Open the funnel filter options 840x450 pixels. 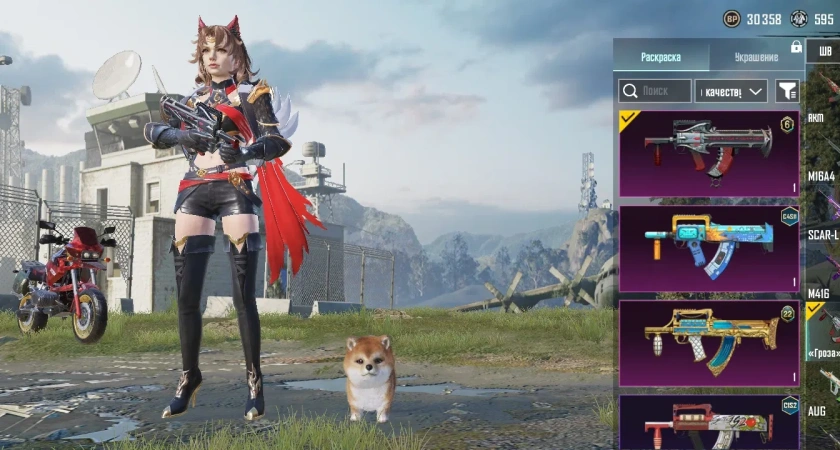[787, 91]
